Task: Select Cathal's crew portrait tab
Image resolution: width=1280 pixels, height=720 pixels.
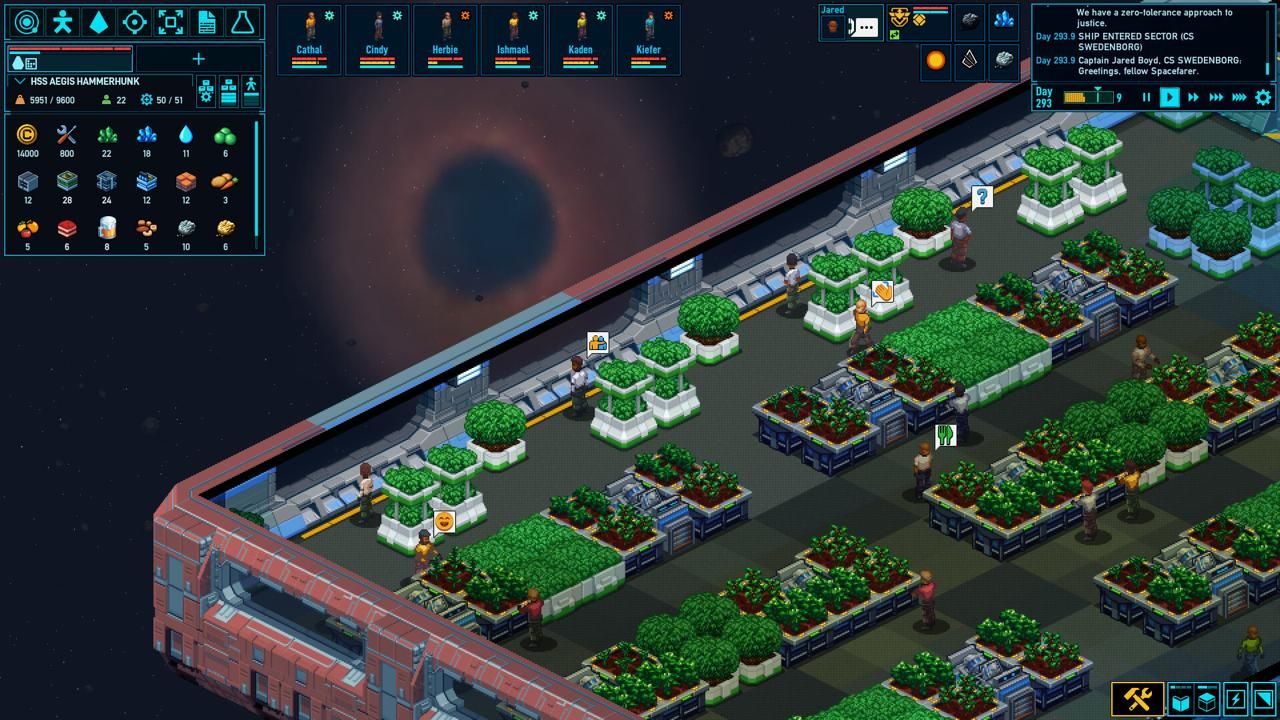Action: (309, 38)
